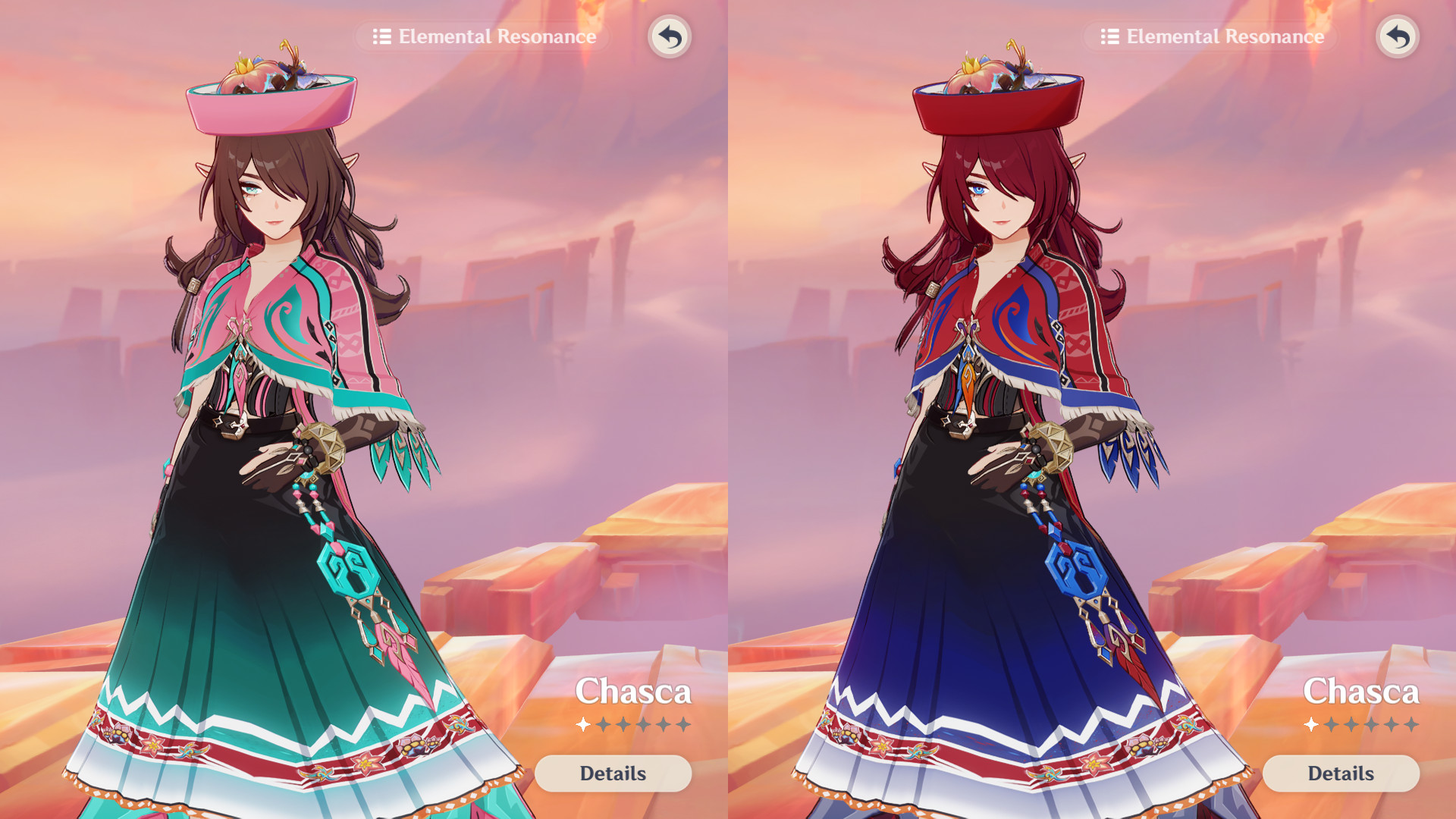Click the return arrow icon on the left panel
This screenshot has width=1456, height=819.
670,36
